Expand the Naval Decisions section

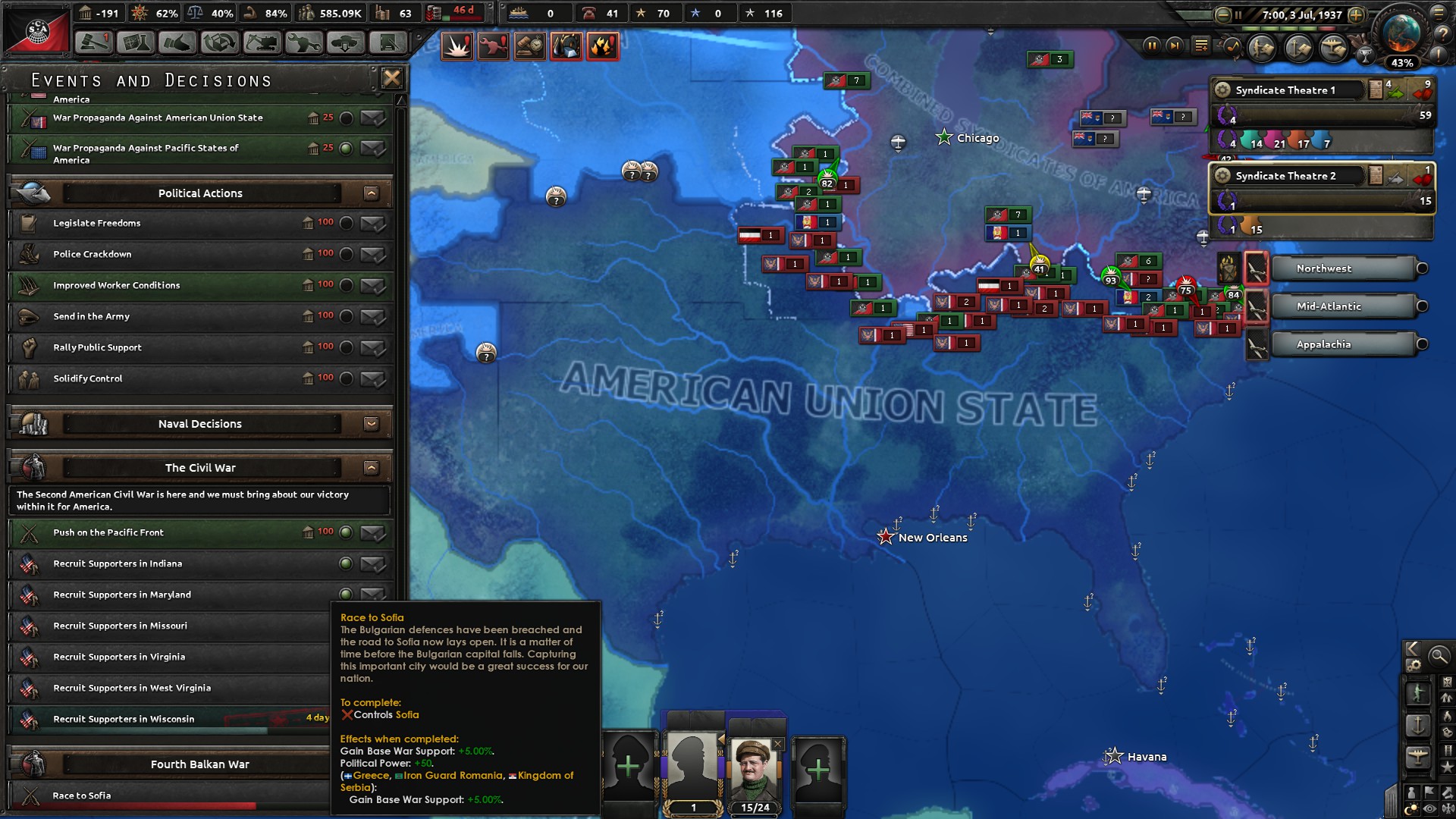371,424
